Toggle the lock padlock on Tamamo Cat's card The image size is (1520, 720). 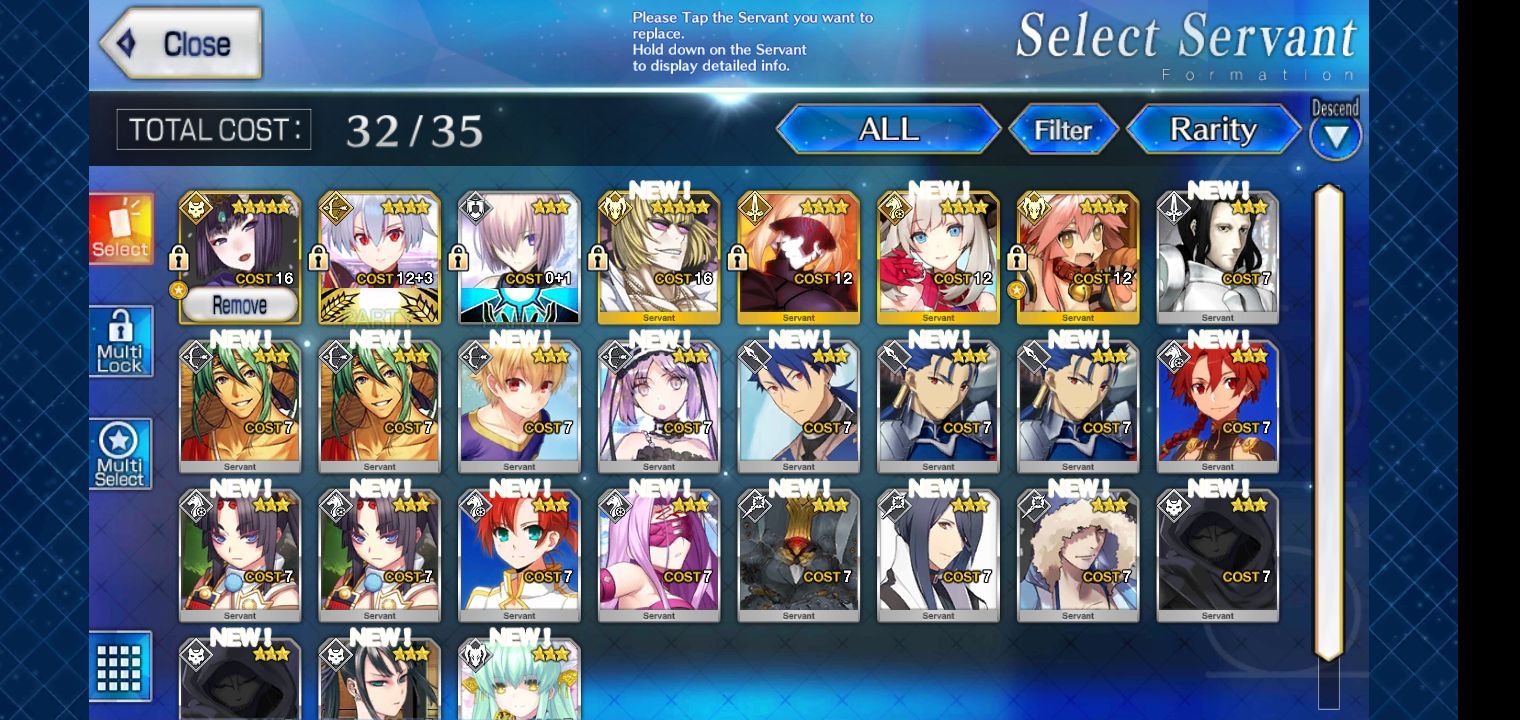(1016, 258)
